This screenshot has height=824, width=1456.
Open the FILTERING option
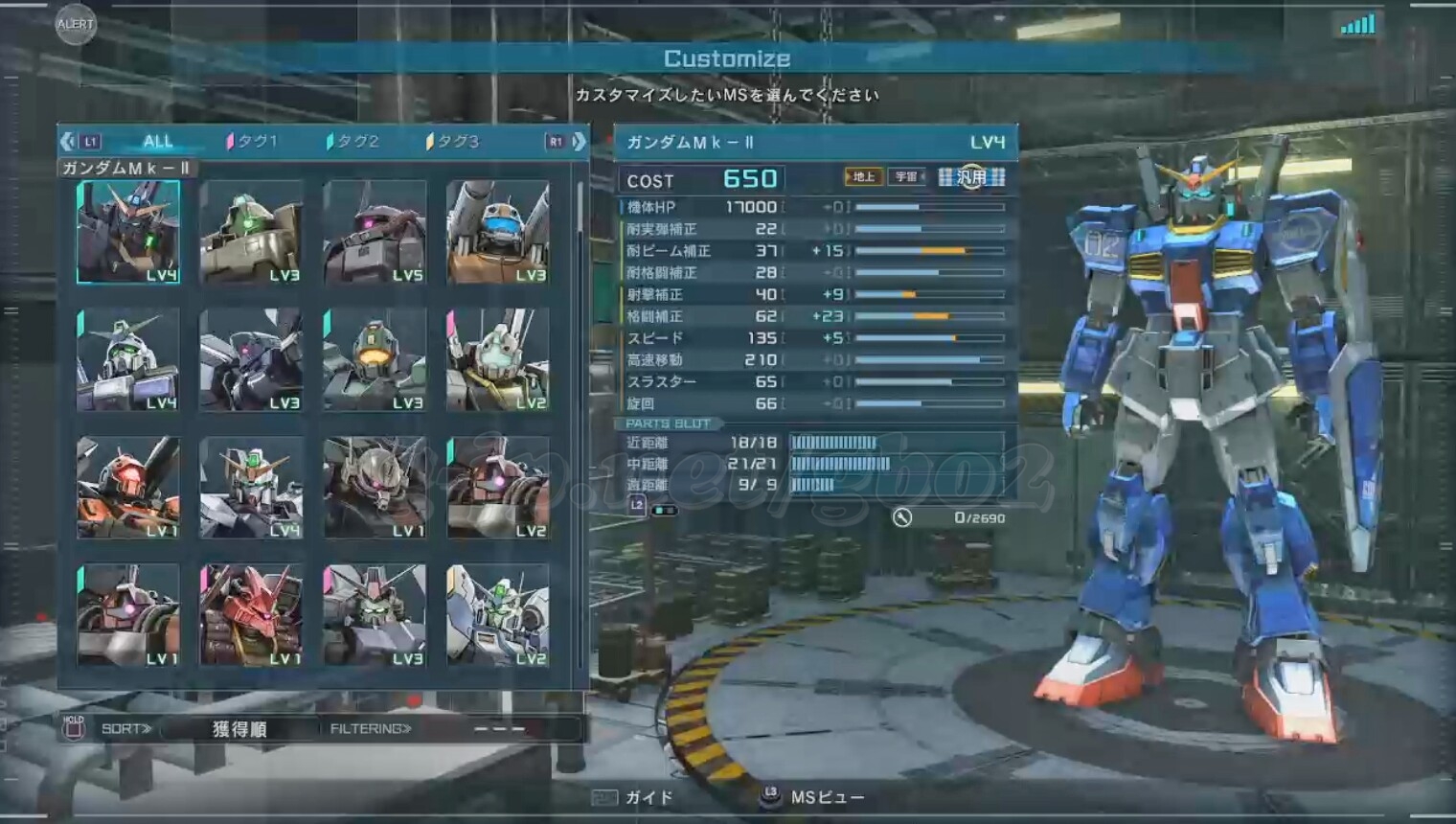[372, 729]
